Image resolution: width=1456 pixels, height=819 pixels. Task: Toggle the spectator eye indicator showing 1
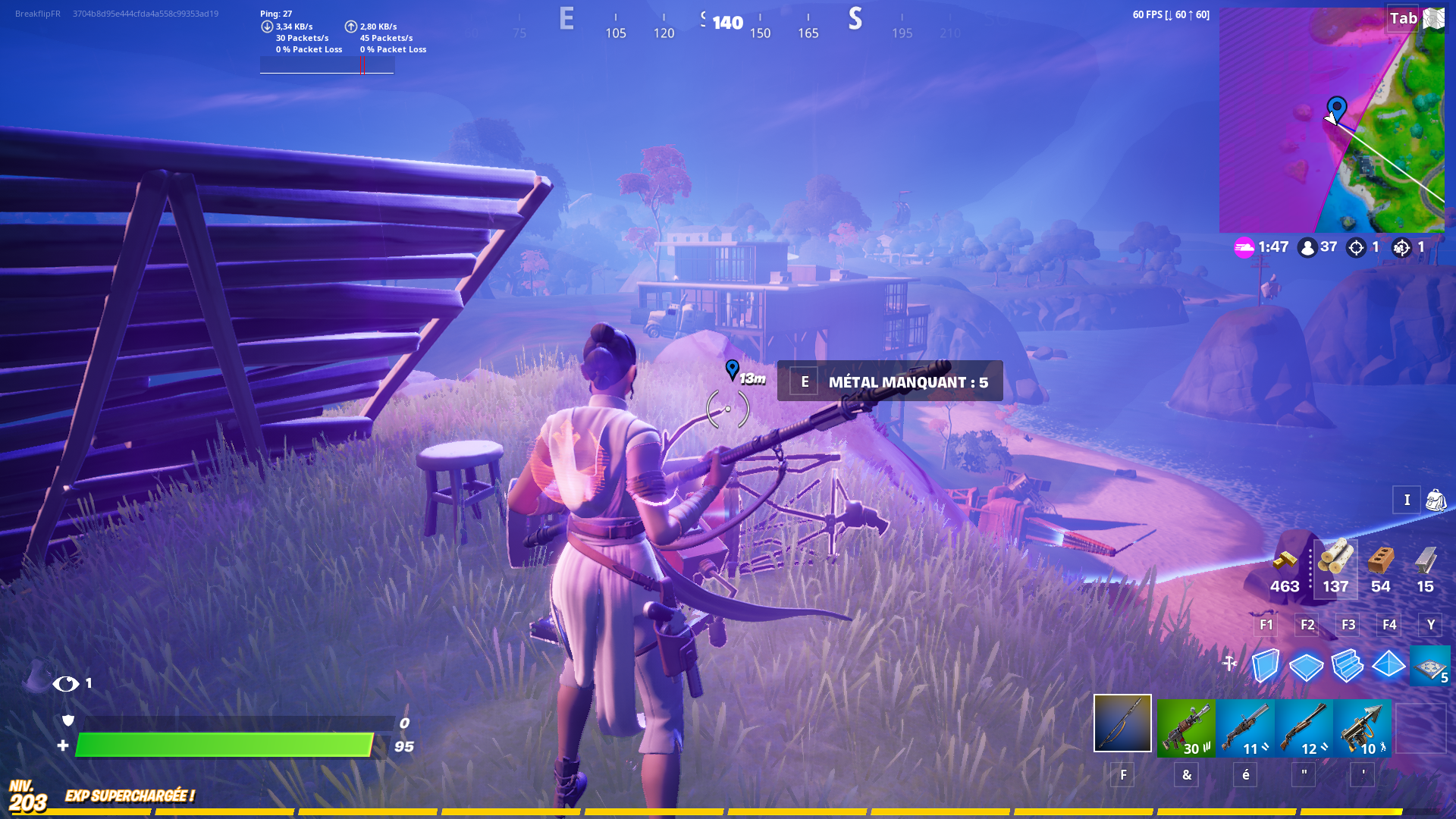[x=70, y=682]
